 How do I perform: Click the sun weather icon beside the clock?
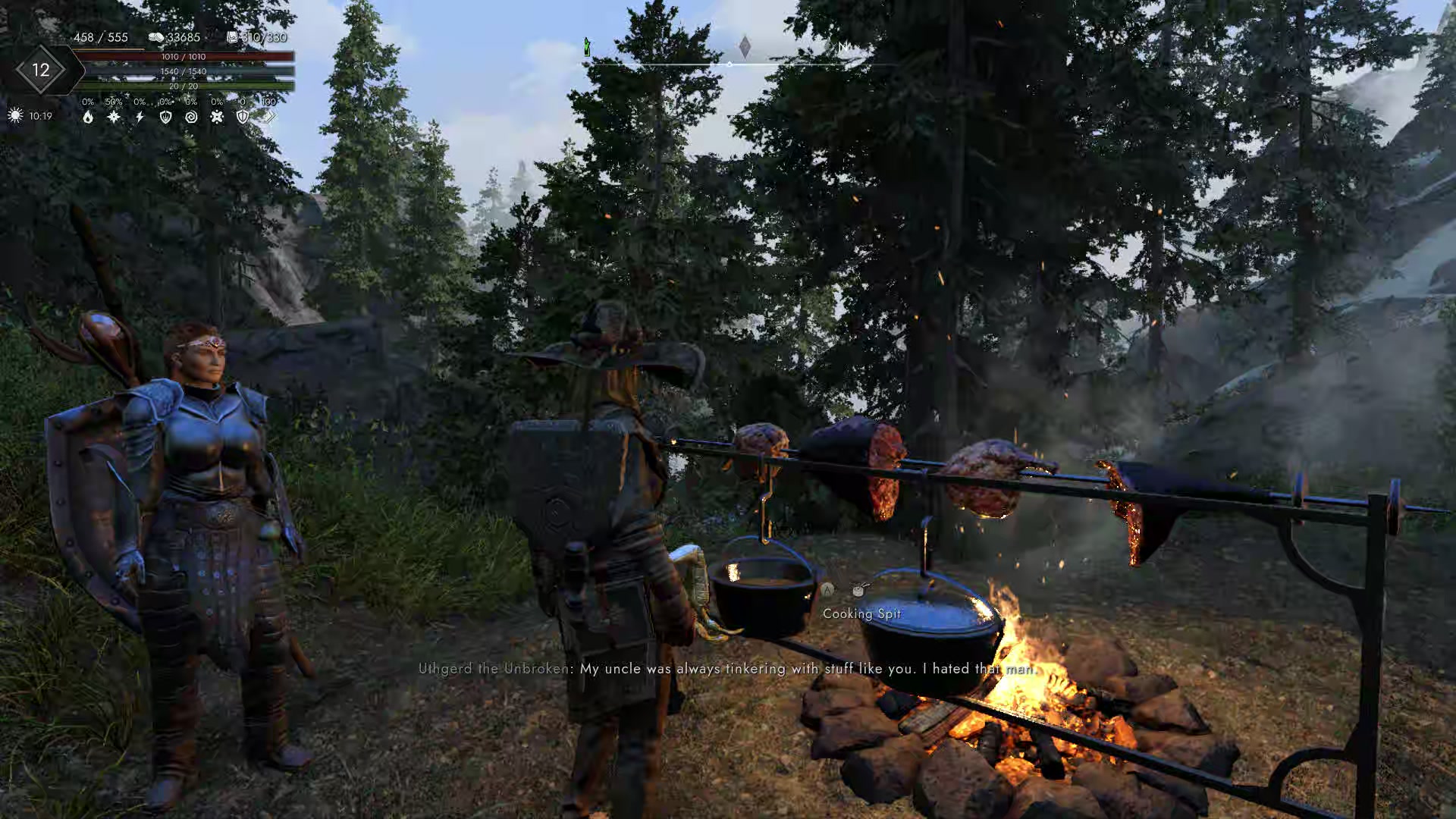pyautogui.click(x=15, y=115)
